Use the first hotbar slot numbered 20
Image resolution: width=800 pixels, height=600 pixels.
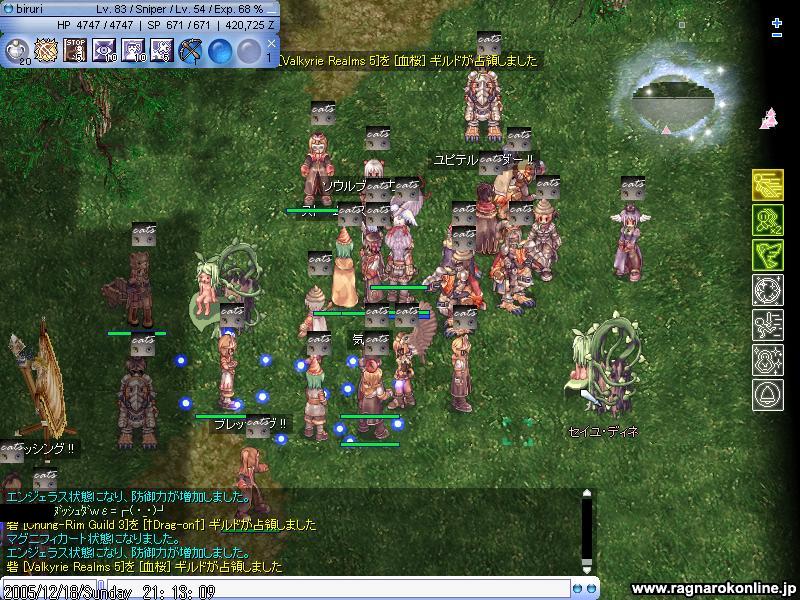pos(18,49)
